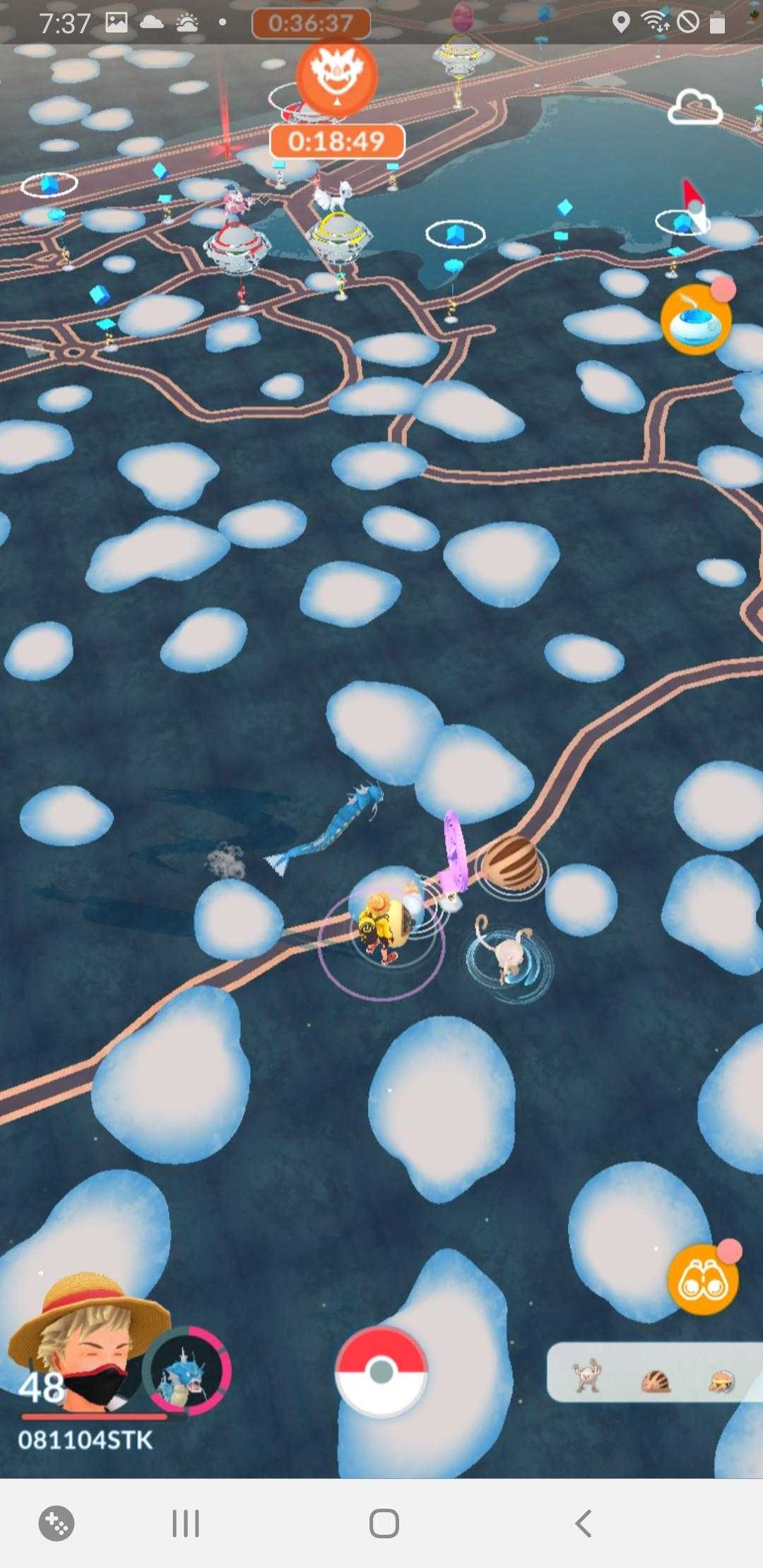Viewport: 763px width, 1568px height.
Task: Tap the Gyarados buddy portrait
Action: pos(187,1370)
